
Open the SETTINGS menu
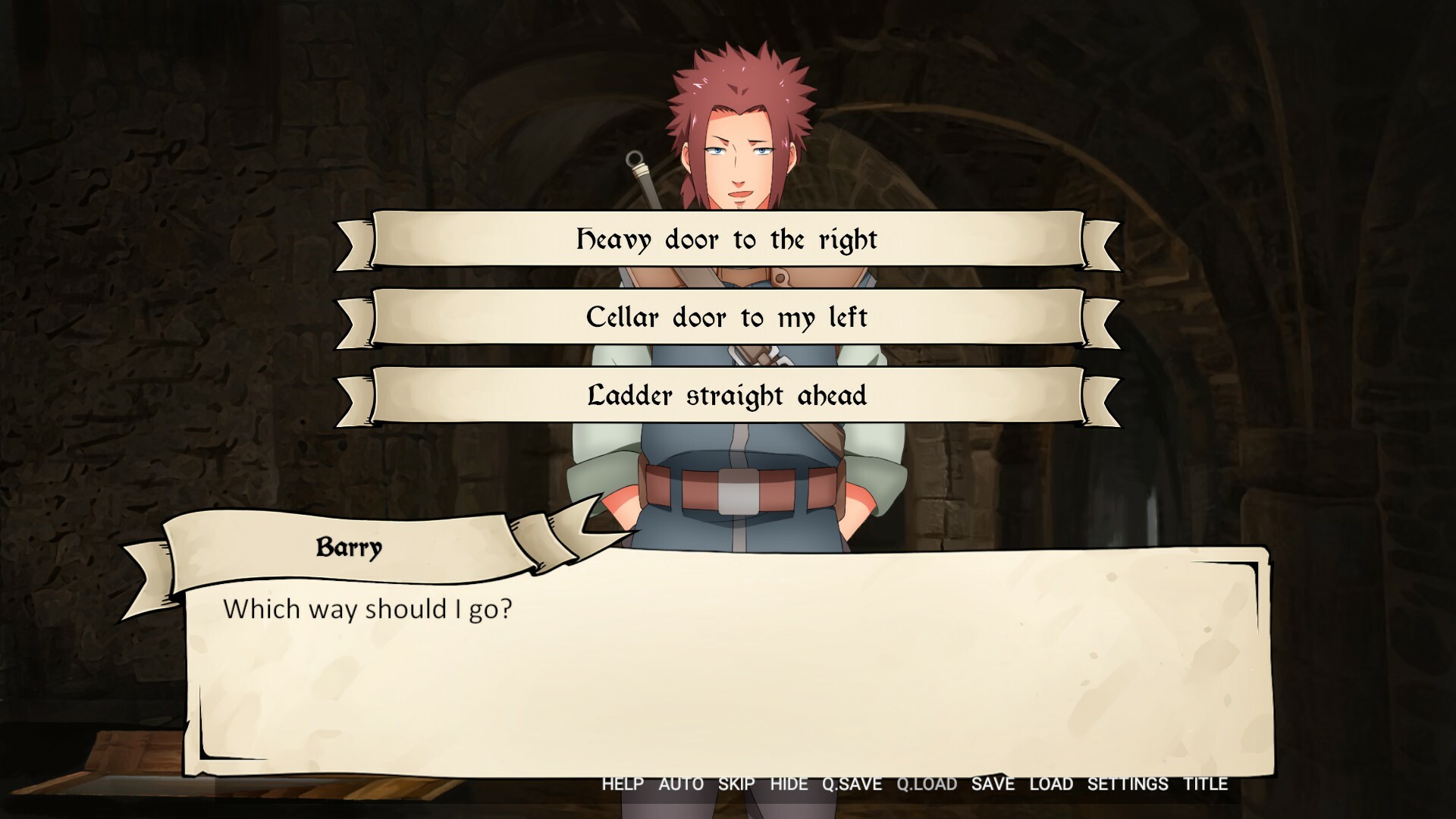click(x=1127, y=785)
